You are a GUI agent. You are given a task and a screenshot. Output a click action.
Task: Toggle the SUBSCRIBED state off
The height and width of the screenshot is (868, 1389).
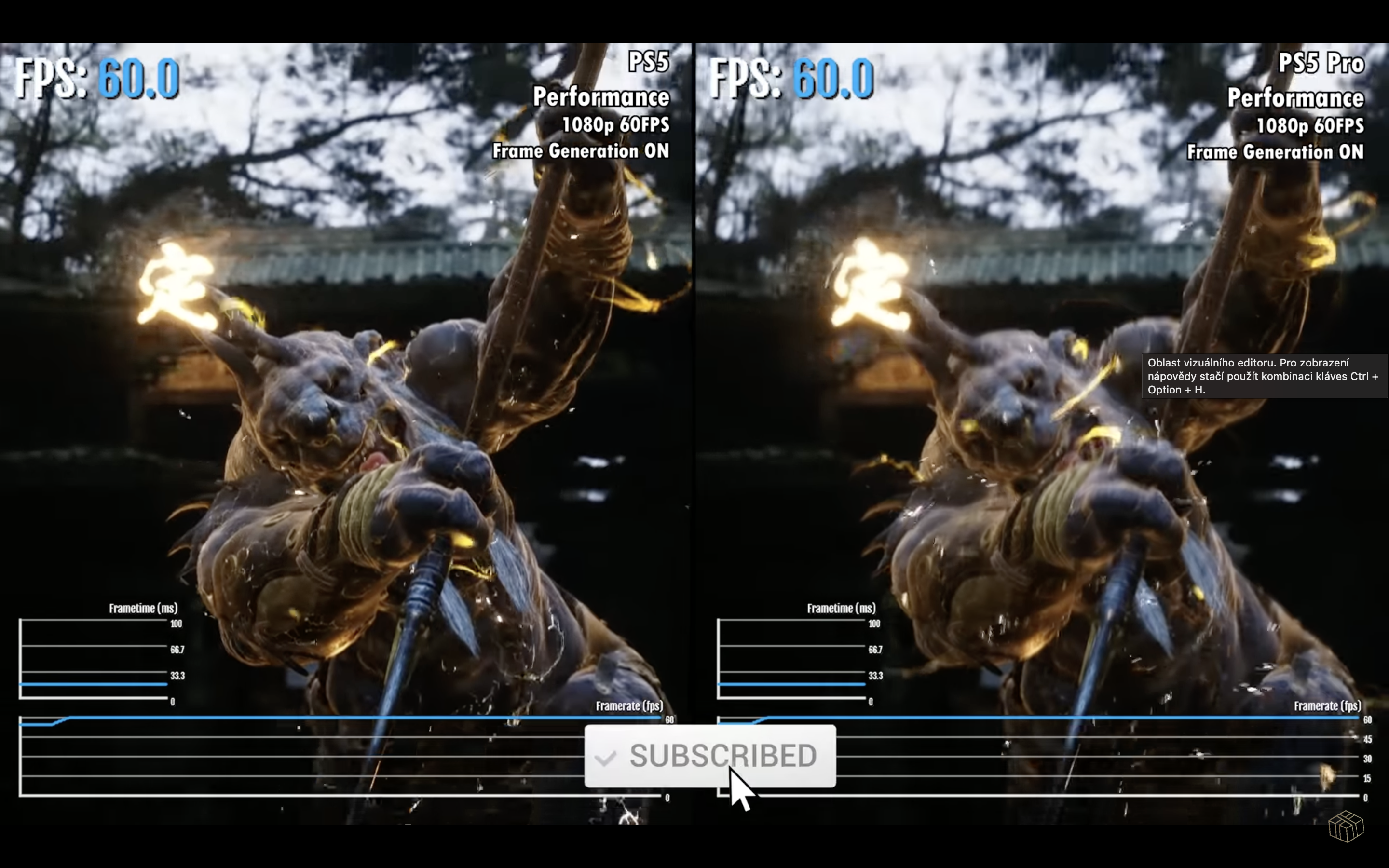pyautogui.click(x=710, y=756)
